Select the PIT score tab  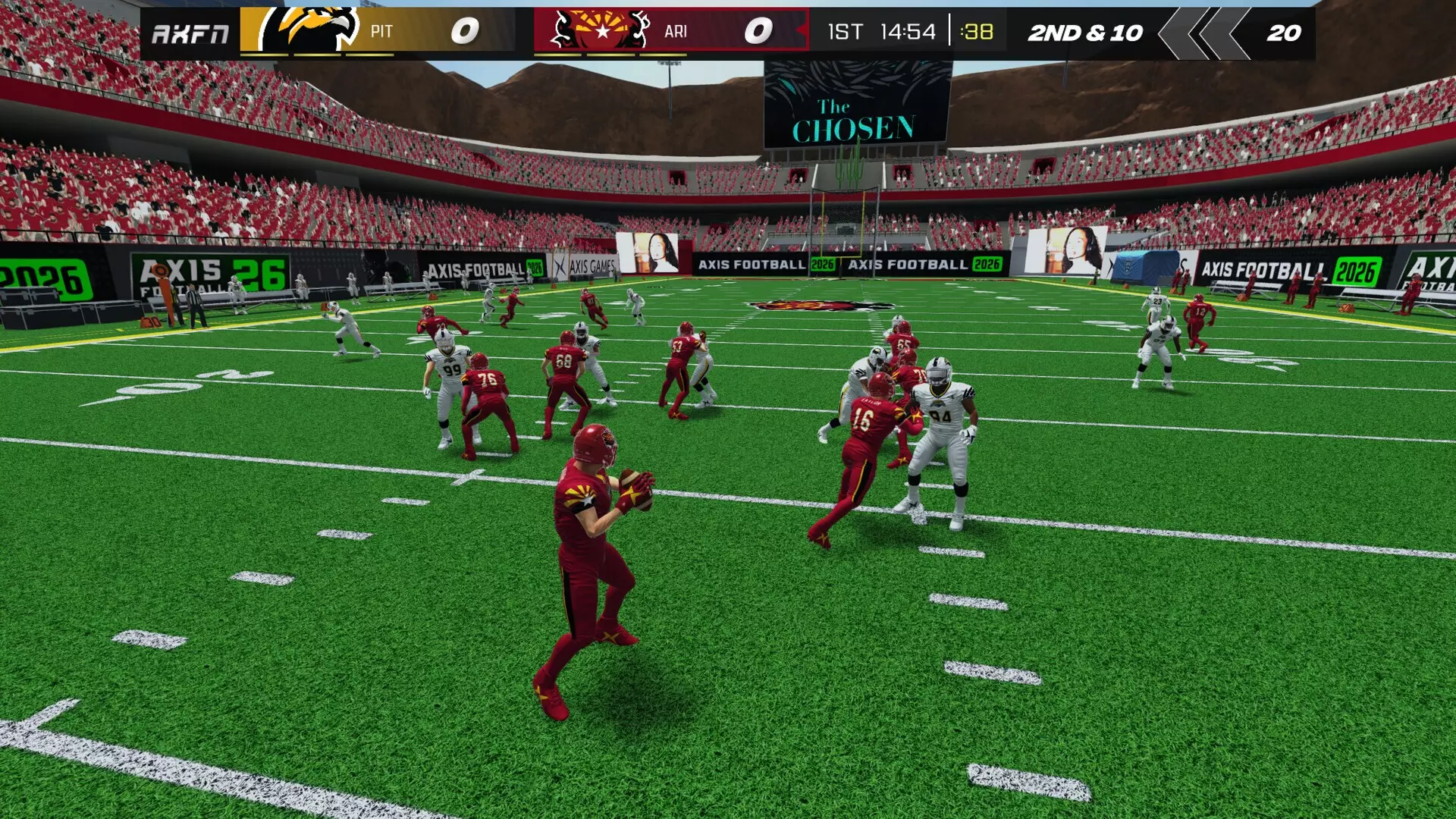pos(465,31)
